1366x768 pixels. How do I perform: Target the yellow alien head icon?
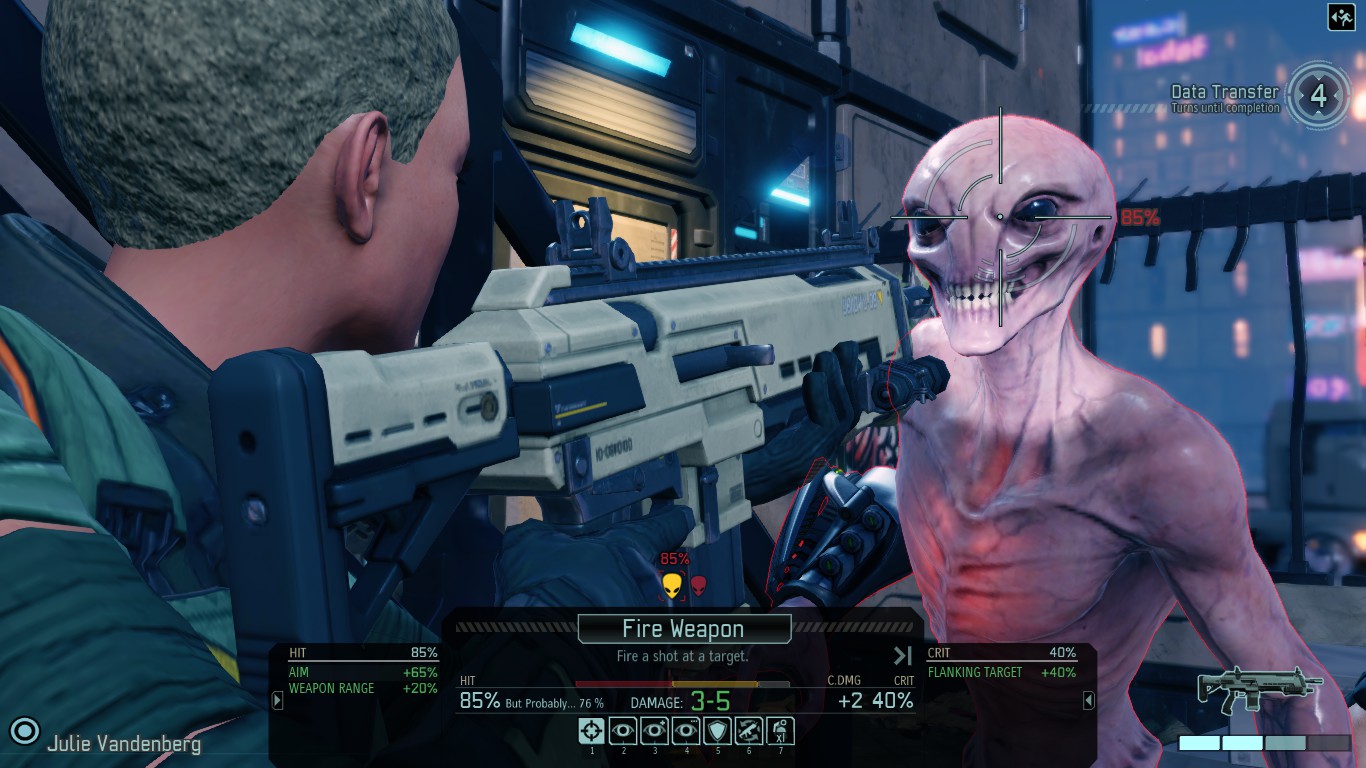[672, 585]
